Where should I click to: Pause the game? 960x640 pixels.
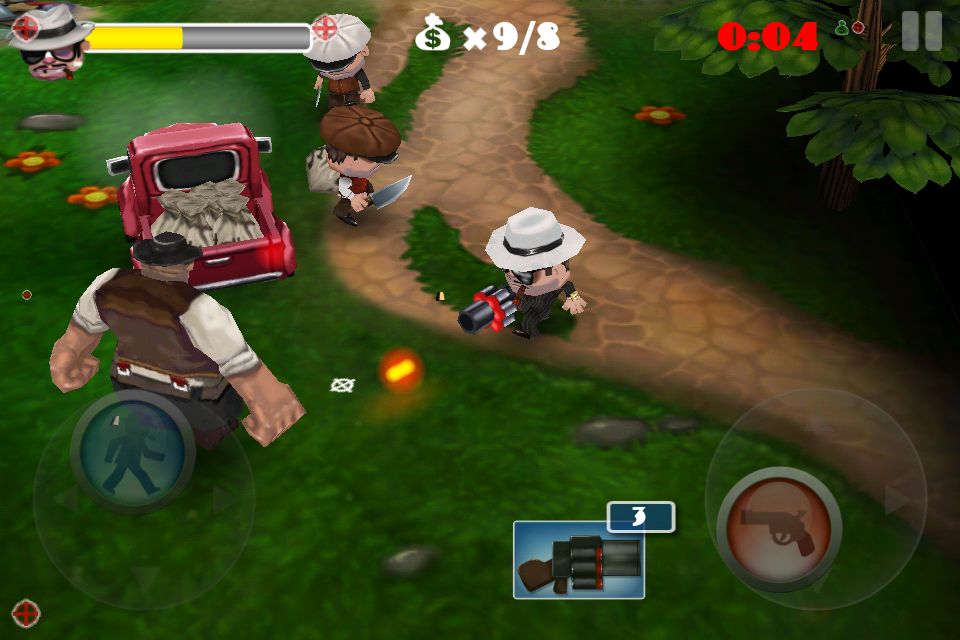coord(921,31)
